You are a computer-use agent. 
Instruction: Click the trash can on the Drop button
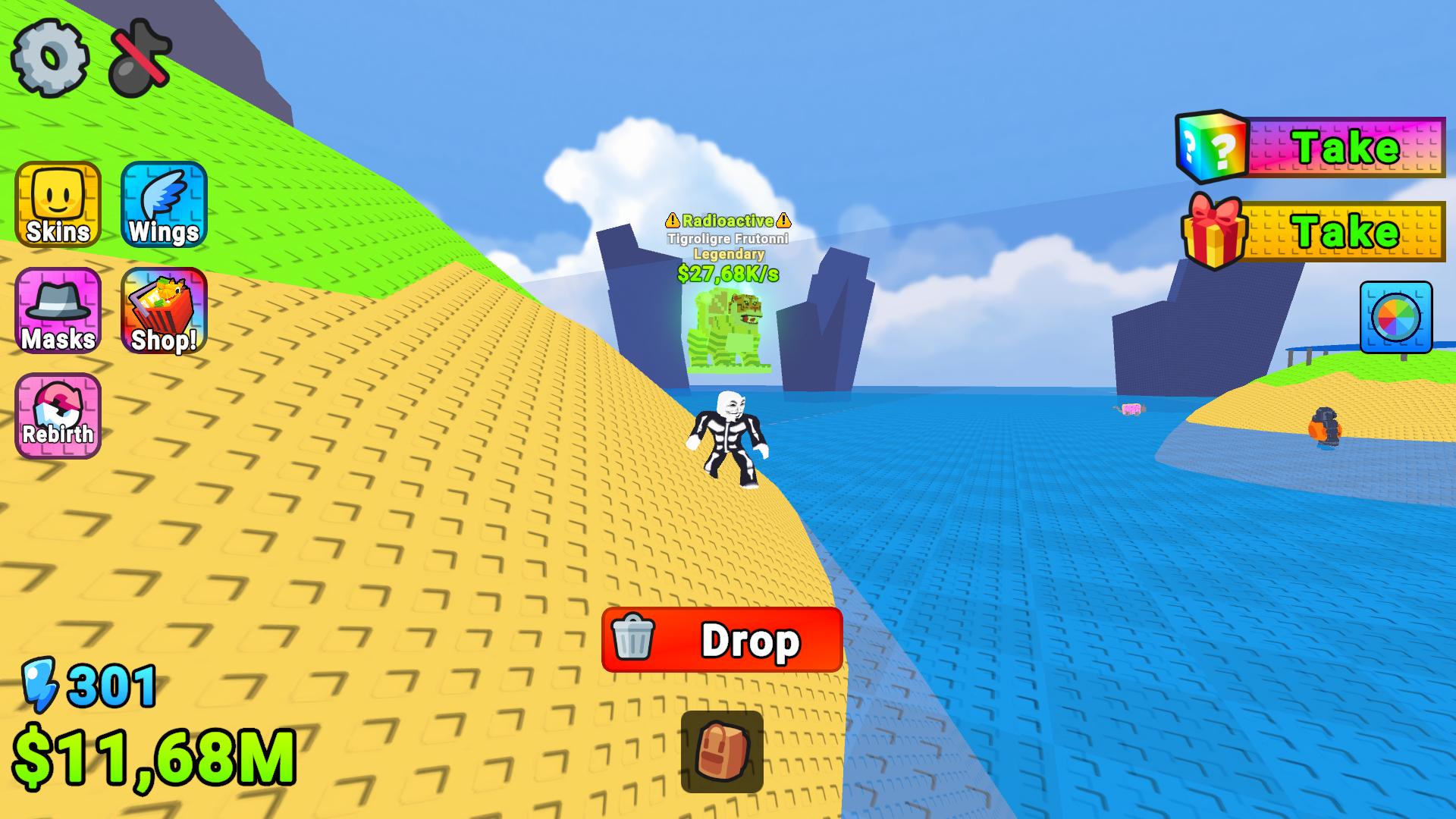point(634,641)
